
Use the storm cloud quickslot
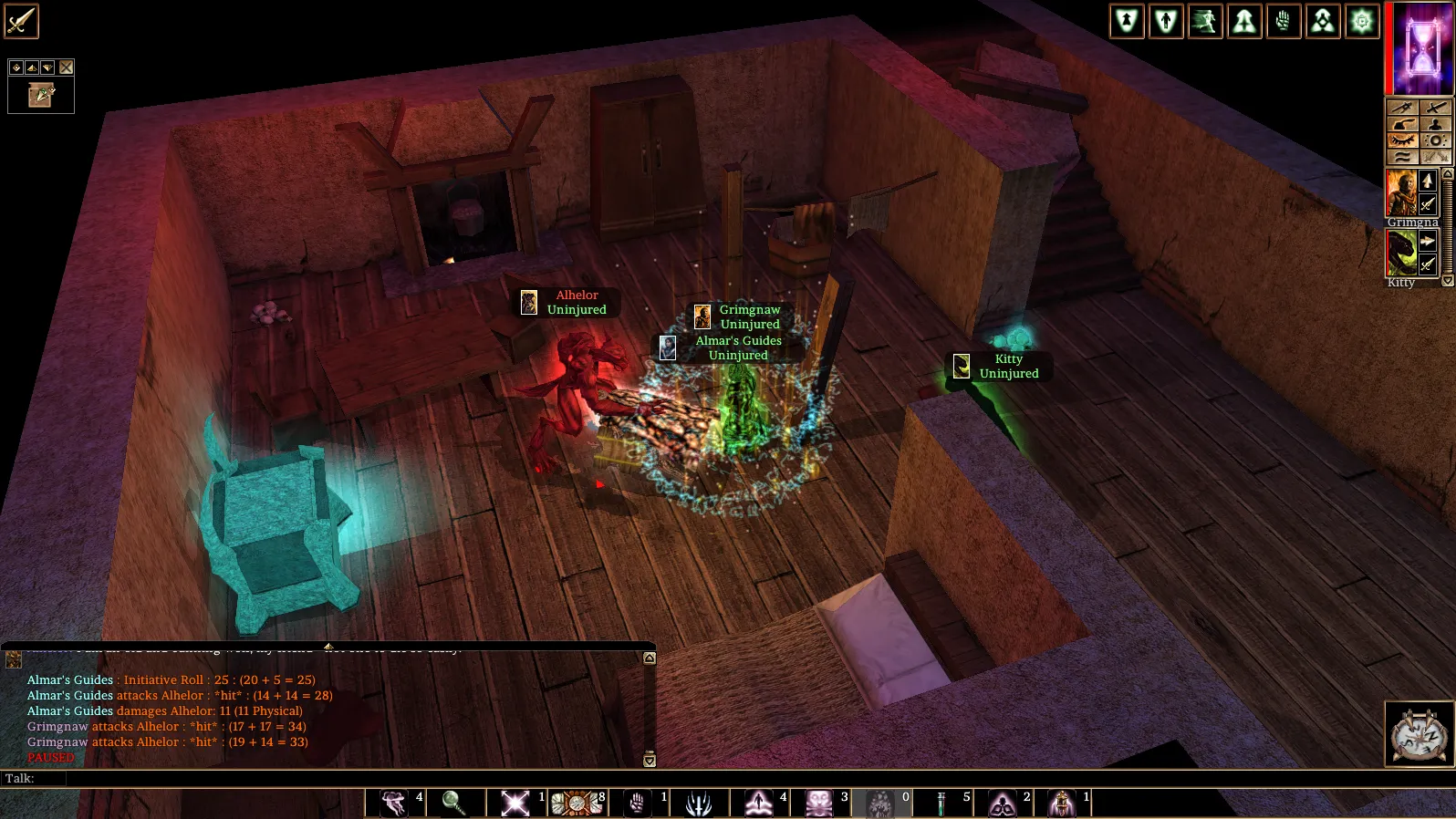coord(393,803)
